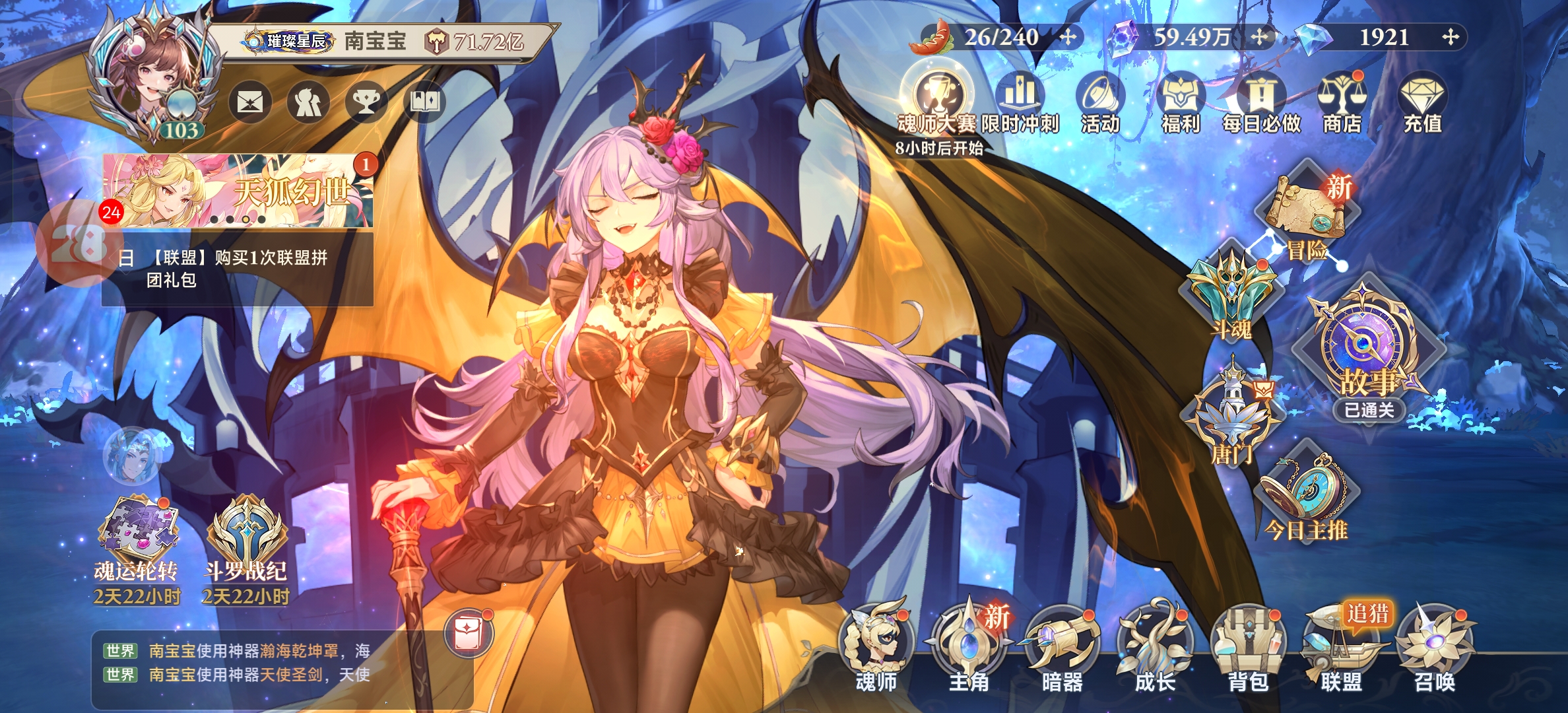The width and height of the screenshot is (1568, 713).
Task: Open the 主角 character menu
Action: click(969, 647)
